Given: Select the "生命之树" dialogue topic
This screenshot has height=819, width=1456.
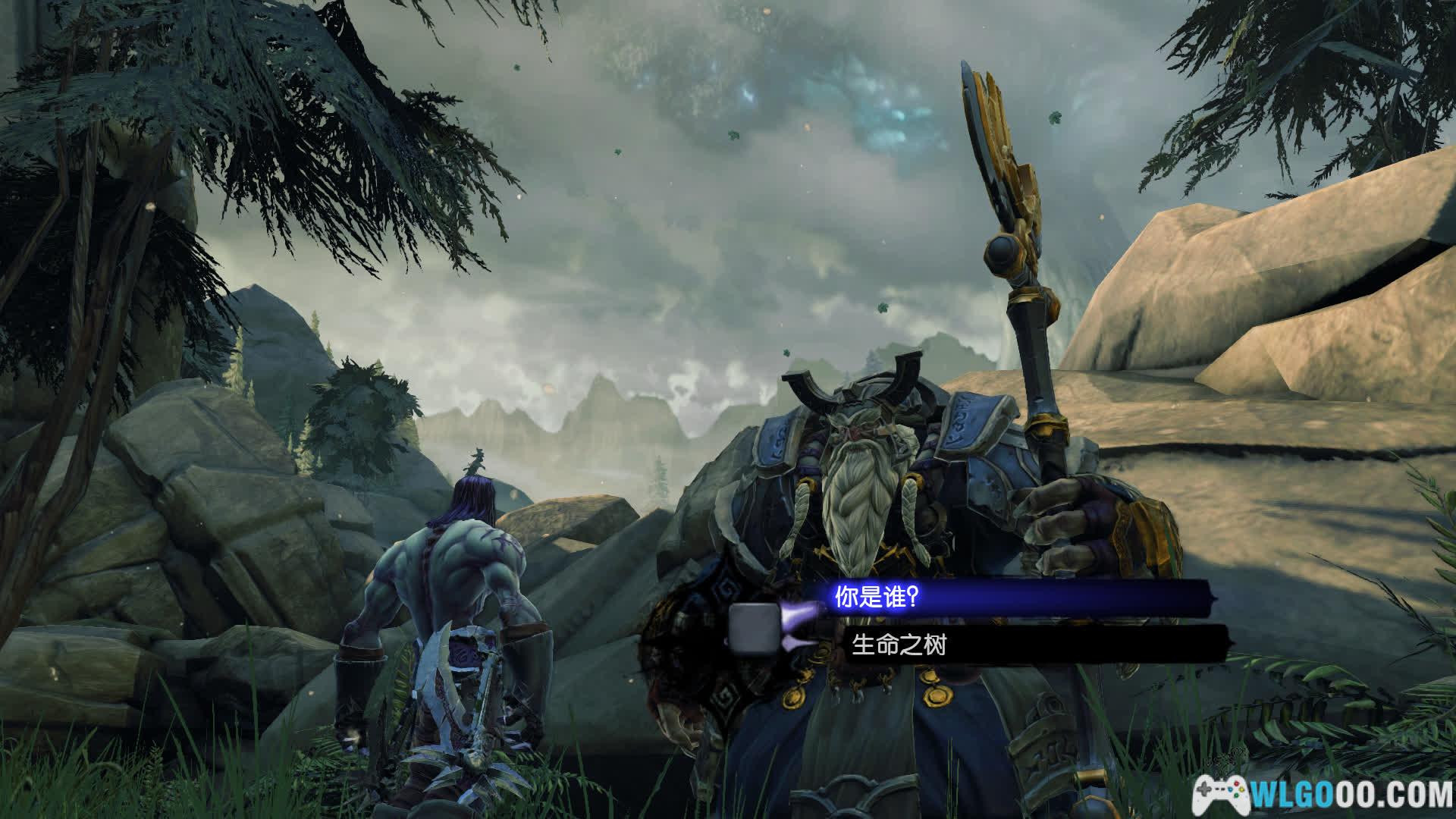Looking at the screenshot, I should [899, 645].
